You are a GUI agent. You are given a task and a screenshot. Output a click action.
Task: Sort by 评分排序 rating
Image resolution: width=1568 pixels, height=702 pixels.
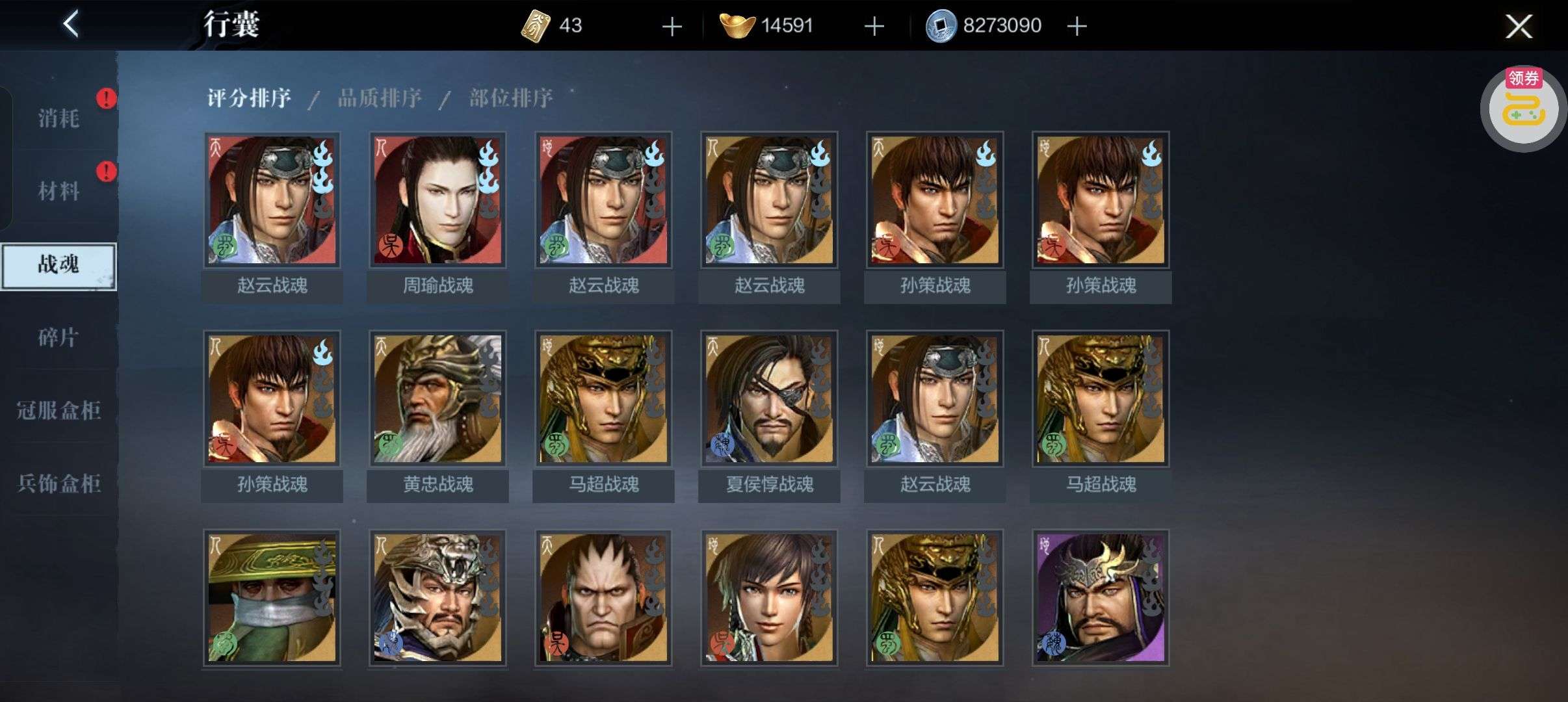pos(249,98)
